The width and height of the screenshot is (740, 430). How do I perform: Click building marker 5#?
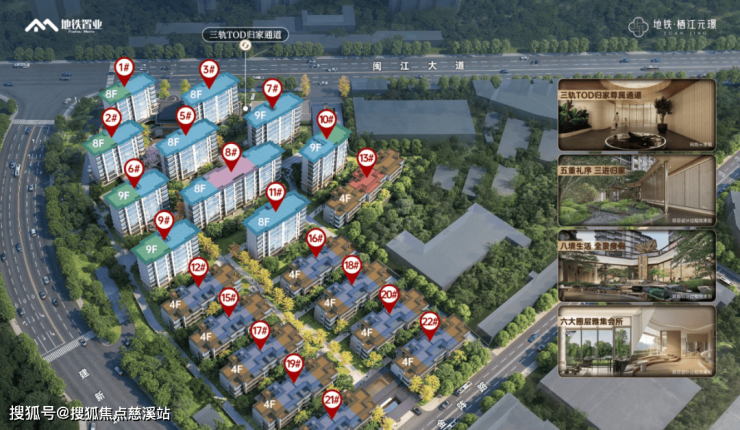(186, 116)
